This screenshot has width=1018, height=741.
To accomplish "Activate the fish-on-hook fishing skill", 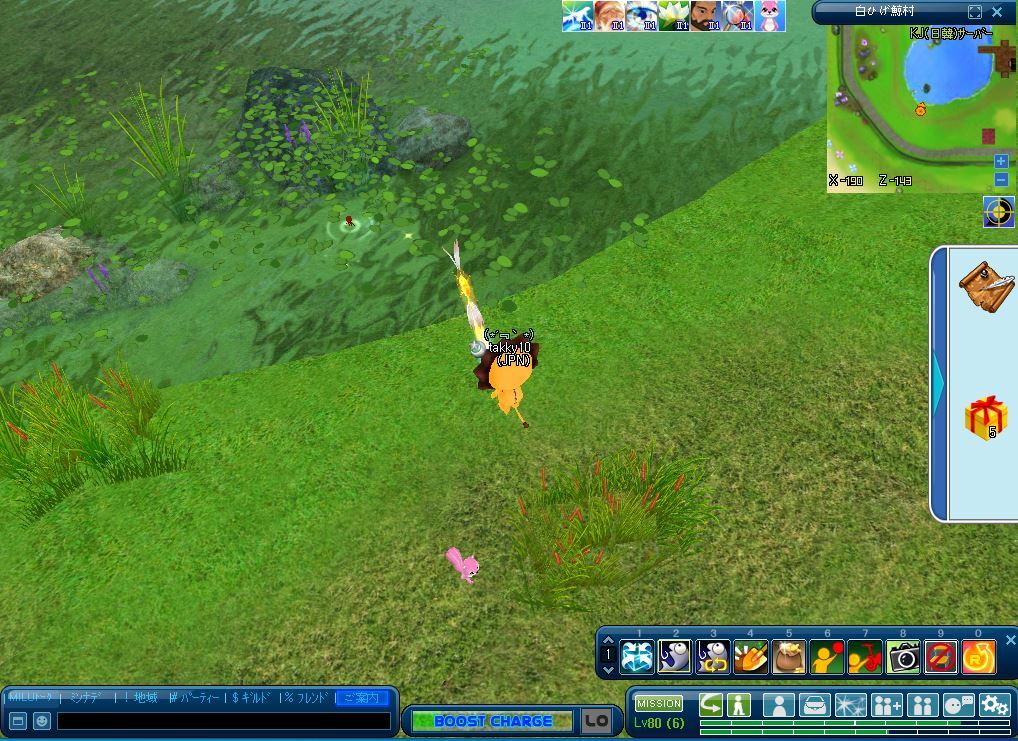I will coord(675,657).
